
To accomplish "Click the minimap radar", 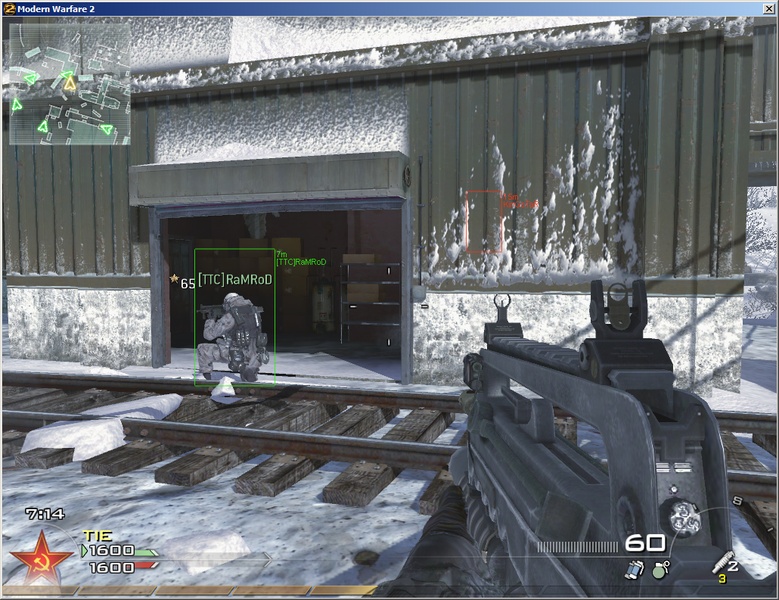I will coord(69,85).
